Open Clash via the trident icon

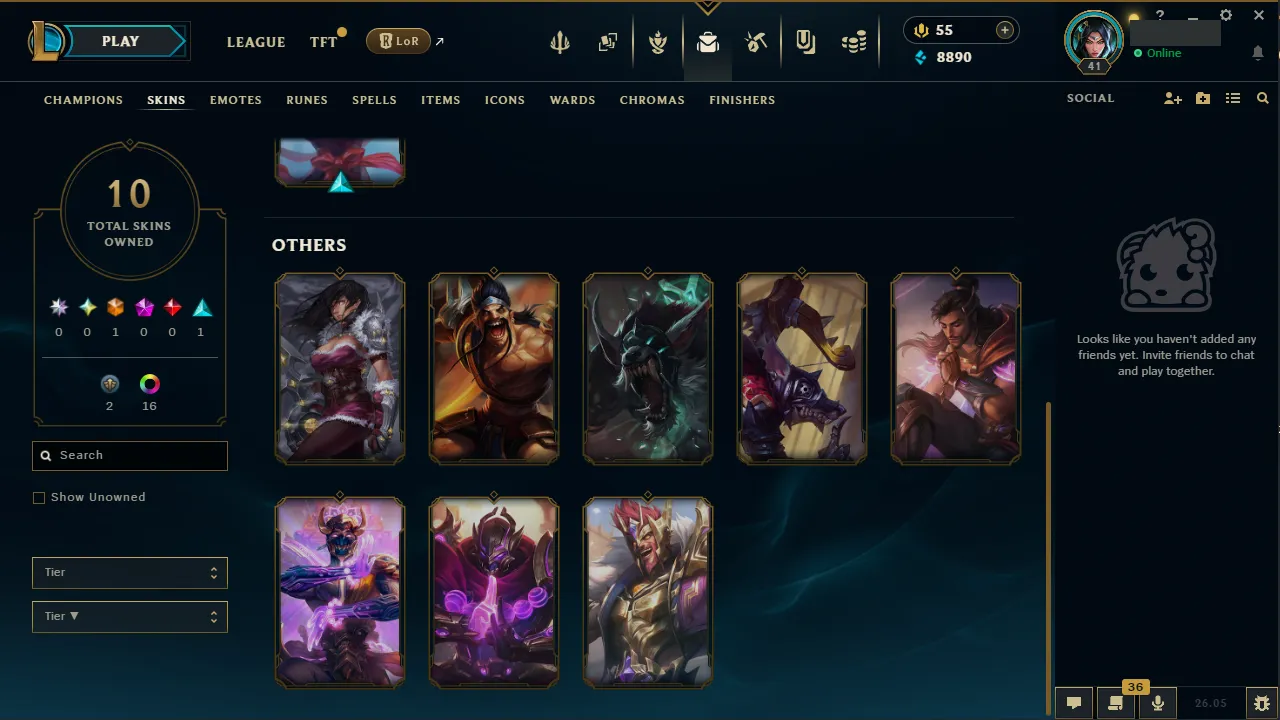pyautogui.click(x=560, y=41)
